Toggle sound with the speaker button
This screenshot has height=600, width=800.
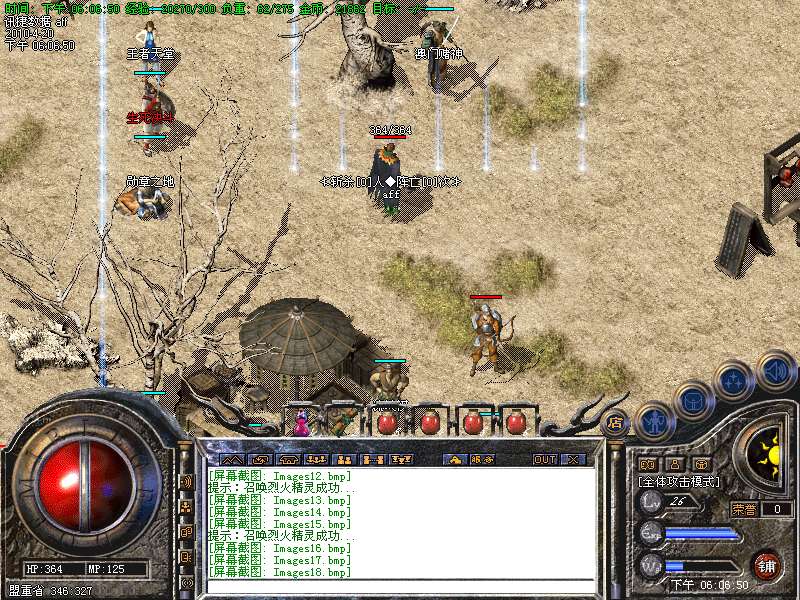[775, 370]
